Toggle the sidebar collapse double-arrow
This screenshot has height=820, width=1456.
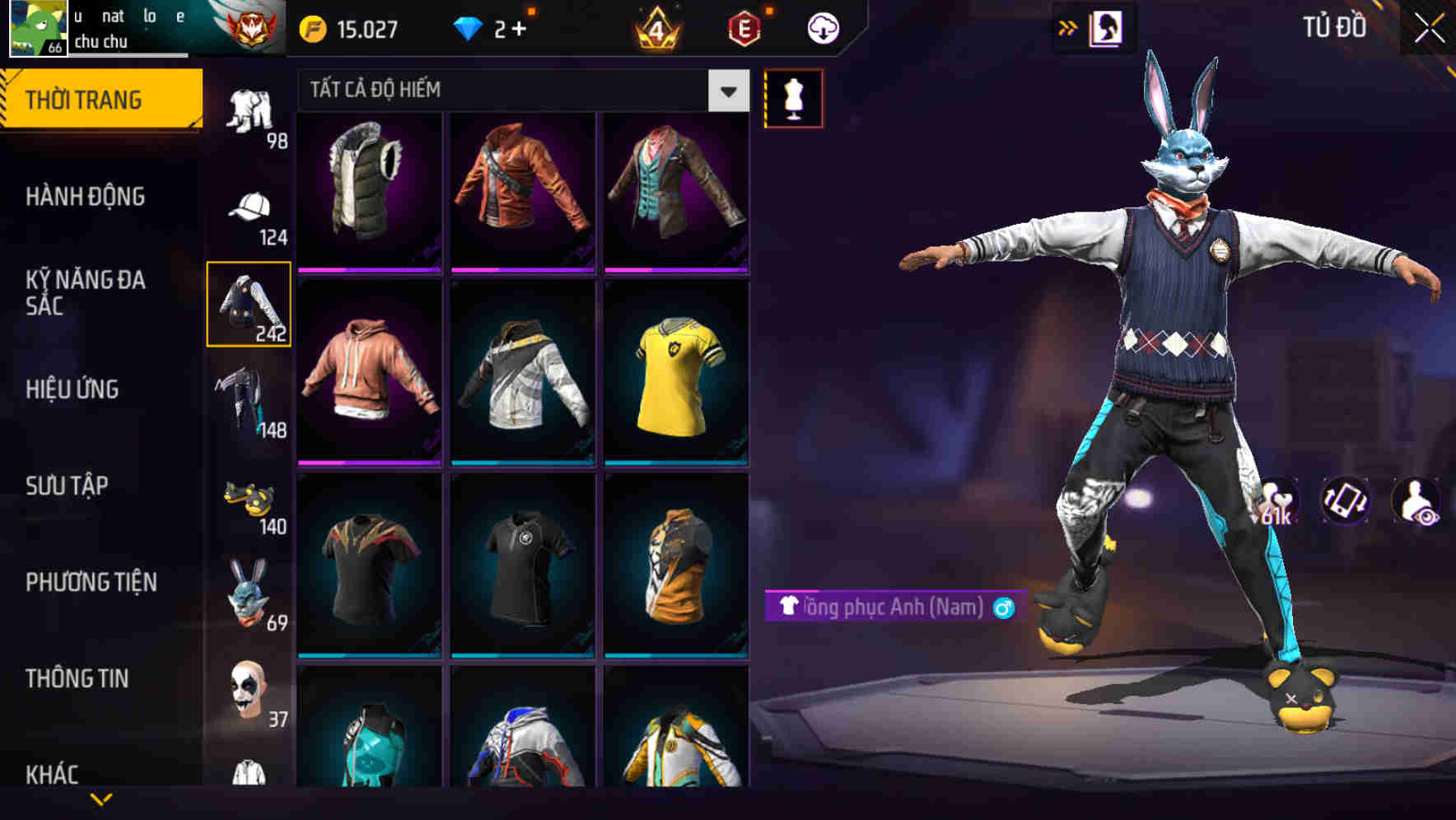[x=1068, y=26]
